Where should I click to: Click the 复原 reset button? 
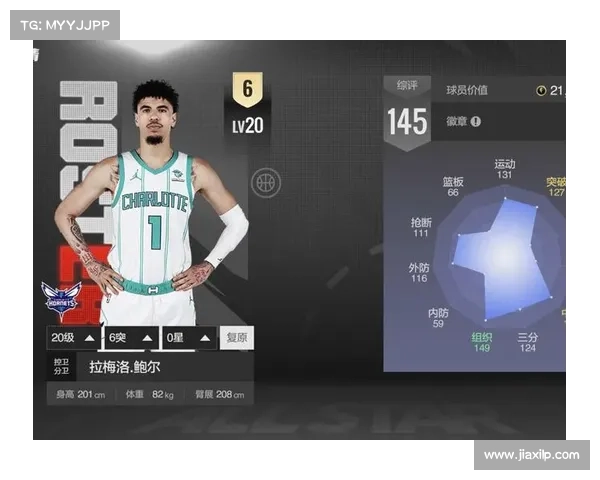(237, 338)
